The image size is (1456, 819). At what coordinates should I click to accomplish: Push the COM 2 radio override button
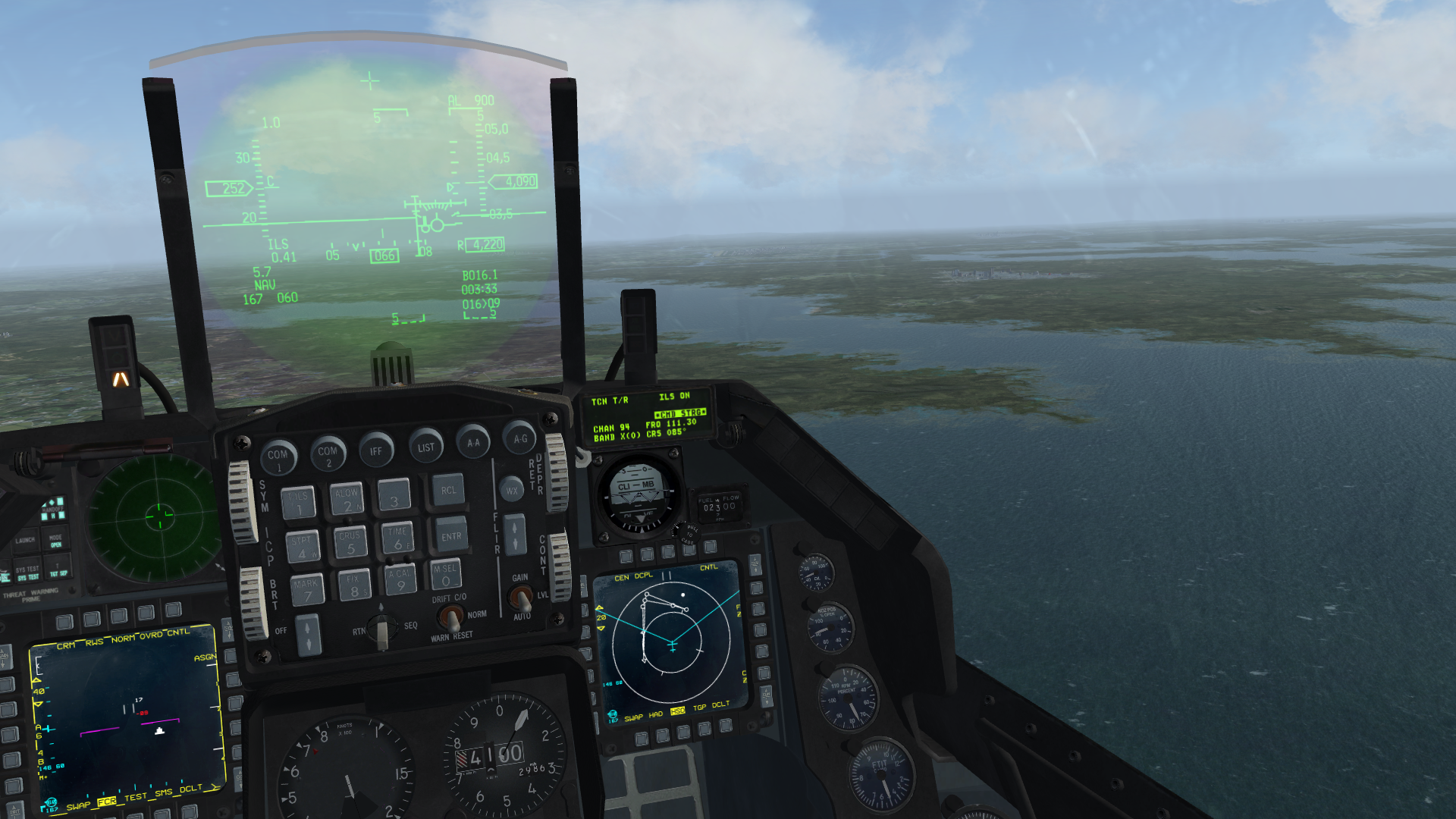(x=328, y=453)
